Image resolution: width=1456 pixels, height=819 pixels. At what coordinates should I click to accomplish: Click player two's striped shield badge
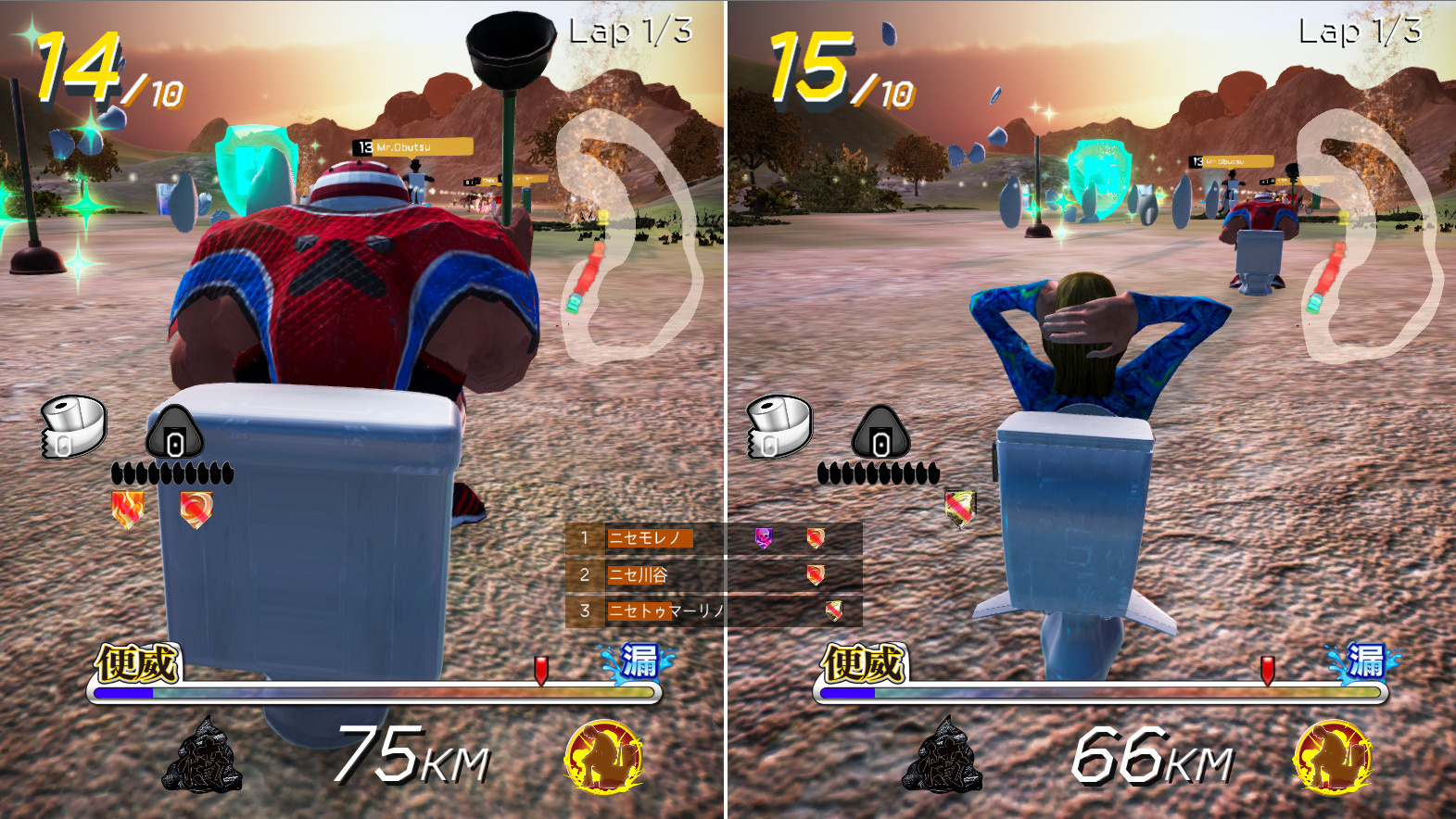click(x=960, y=507)
